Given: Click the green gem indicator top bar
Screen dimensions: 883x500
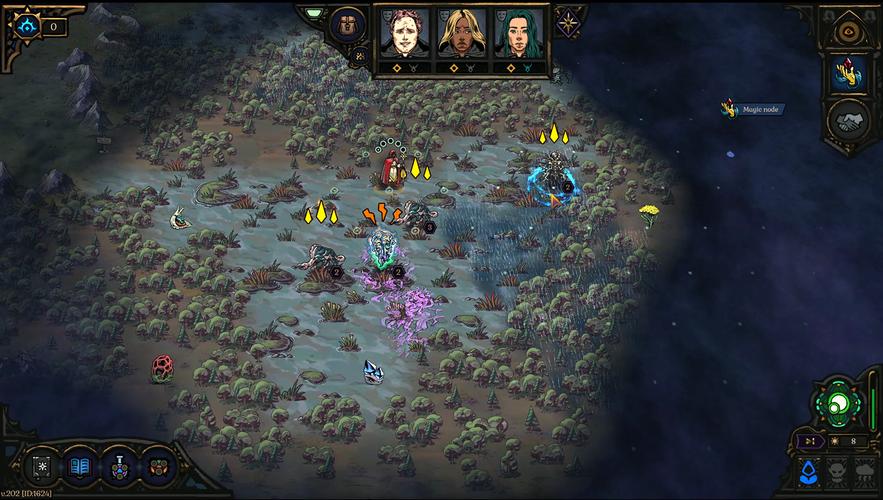Looking at the screenshot, I should coord(313,13).
